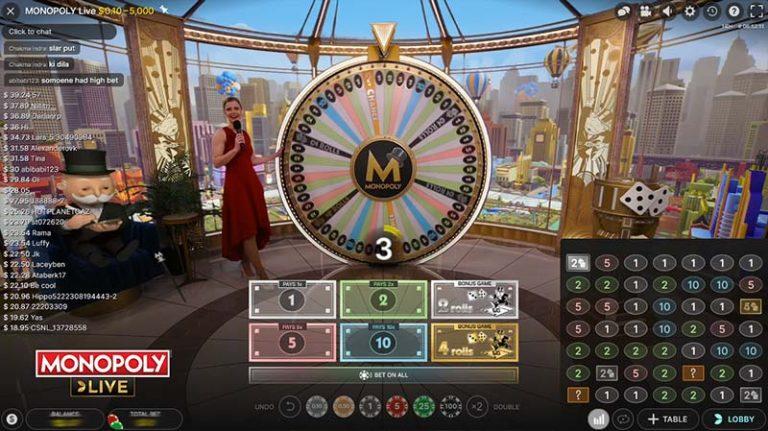
Task: Bet on the 2 Rolls bonus game
Action: click(474, 299)
